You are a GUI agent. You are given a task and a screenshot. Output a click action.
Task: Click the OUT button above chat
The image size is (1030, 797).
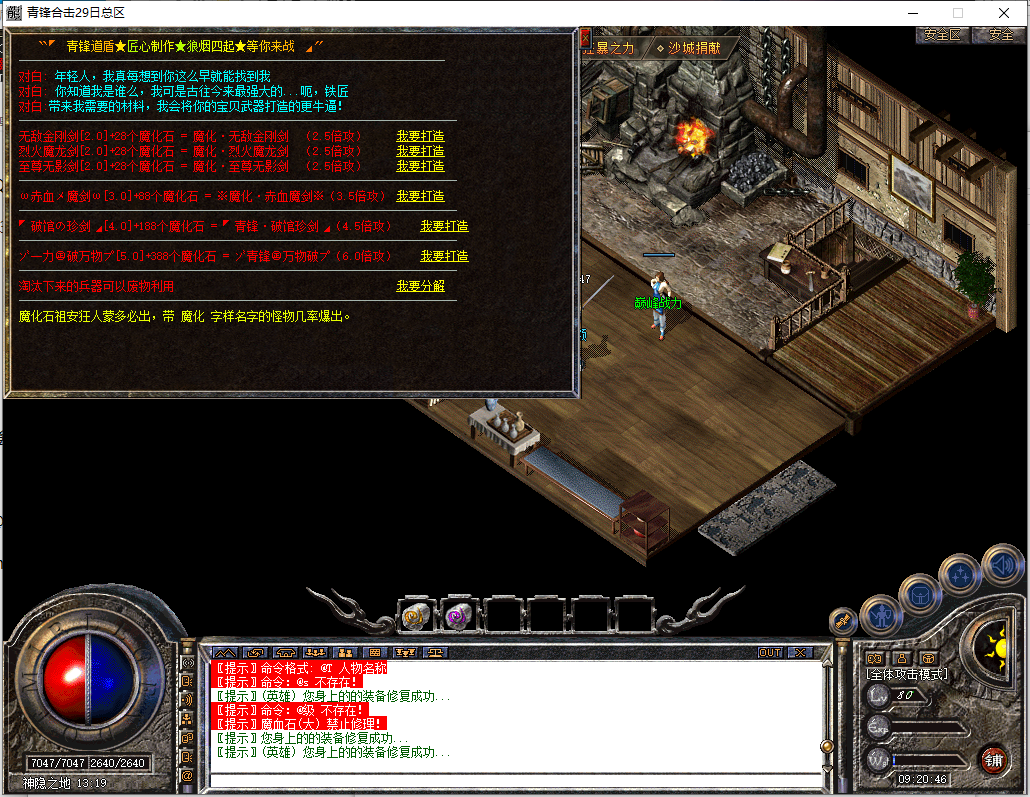coord(770,652)
